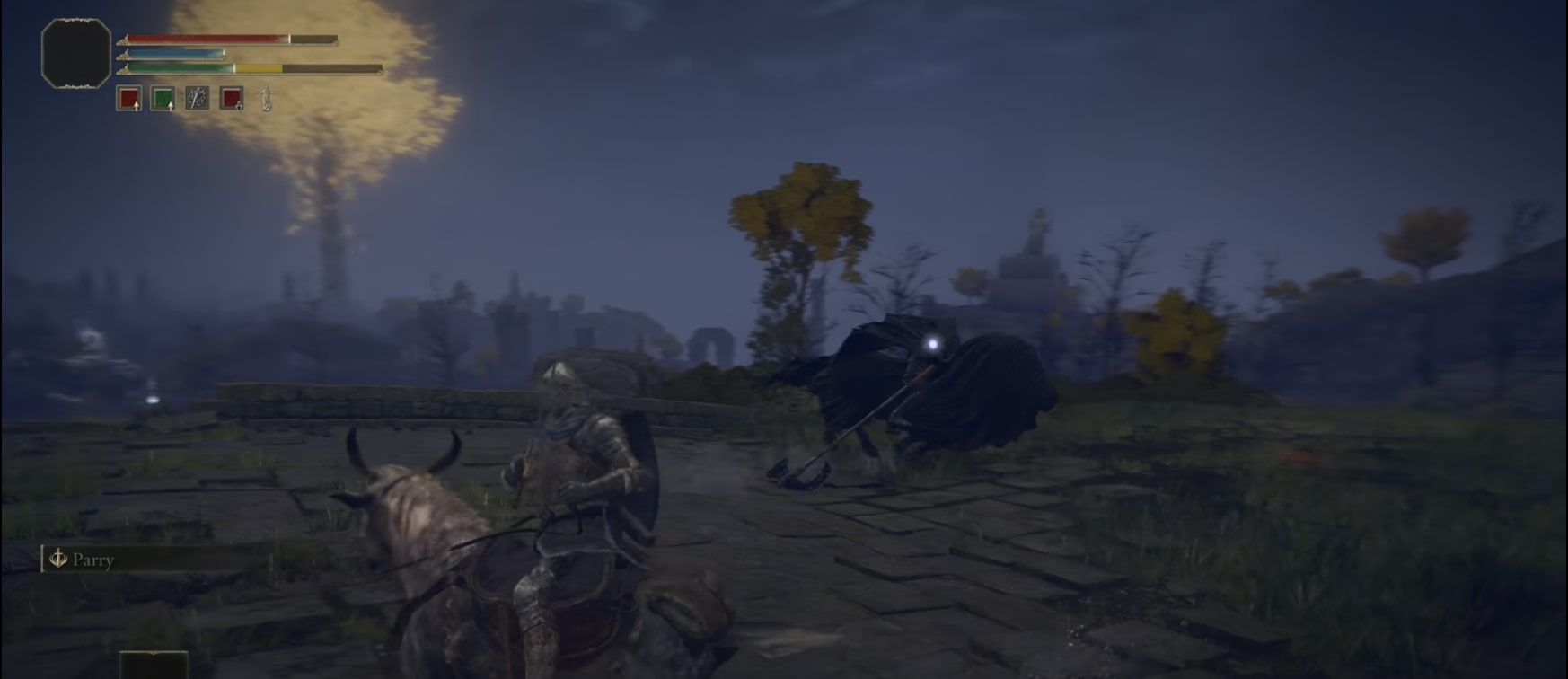Click the sharpening-stone decoration on the HP bar
Viewport: 1568px width, 679px height.
tap(124, 39)
